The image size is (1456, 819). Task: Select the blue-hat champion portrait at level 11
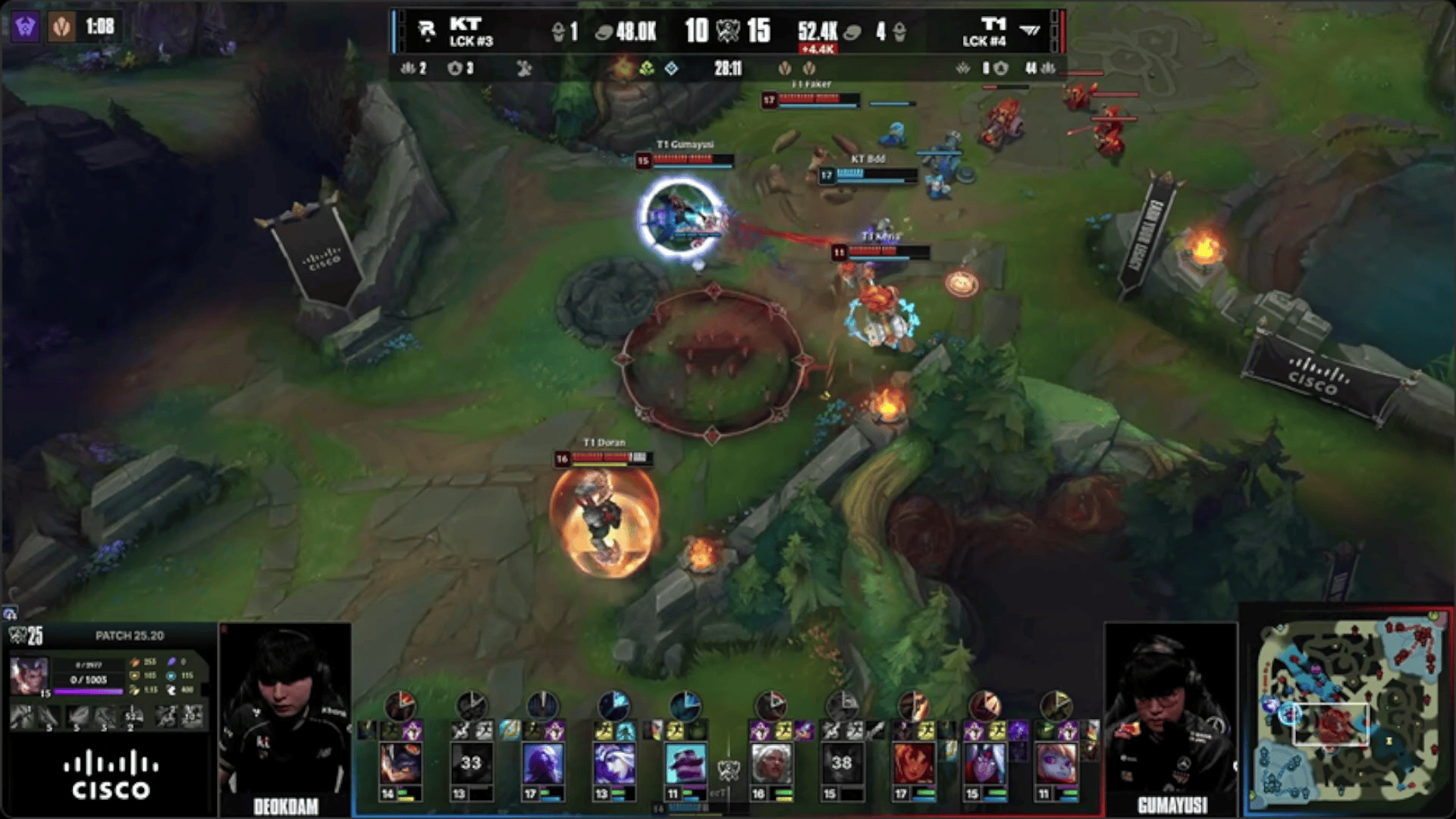pos(685,764)
